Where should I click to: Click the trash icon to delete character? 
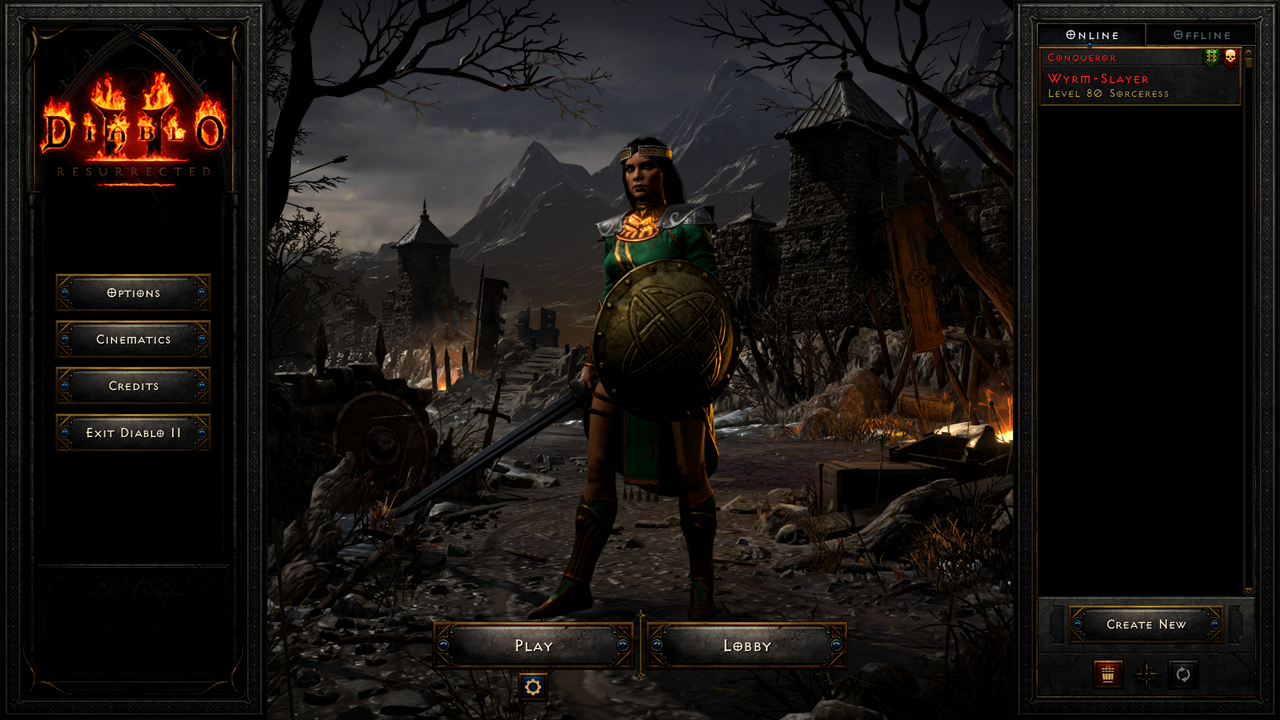pyautogui.click(x=1110, y=675)
